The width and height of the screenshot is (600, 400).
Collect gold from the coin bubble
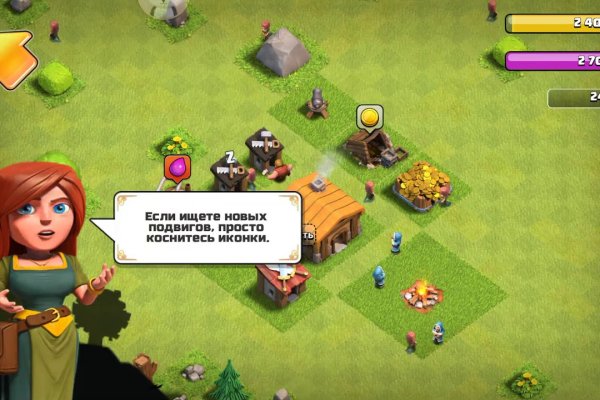(x=370, y=118)
